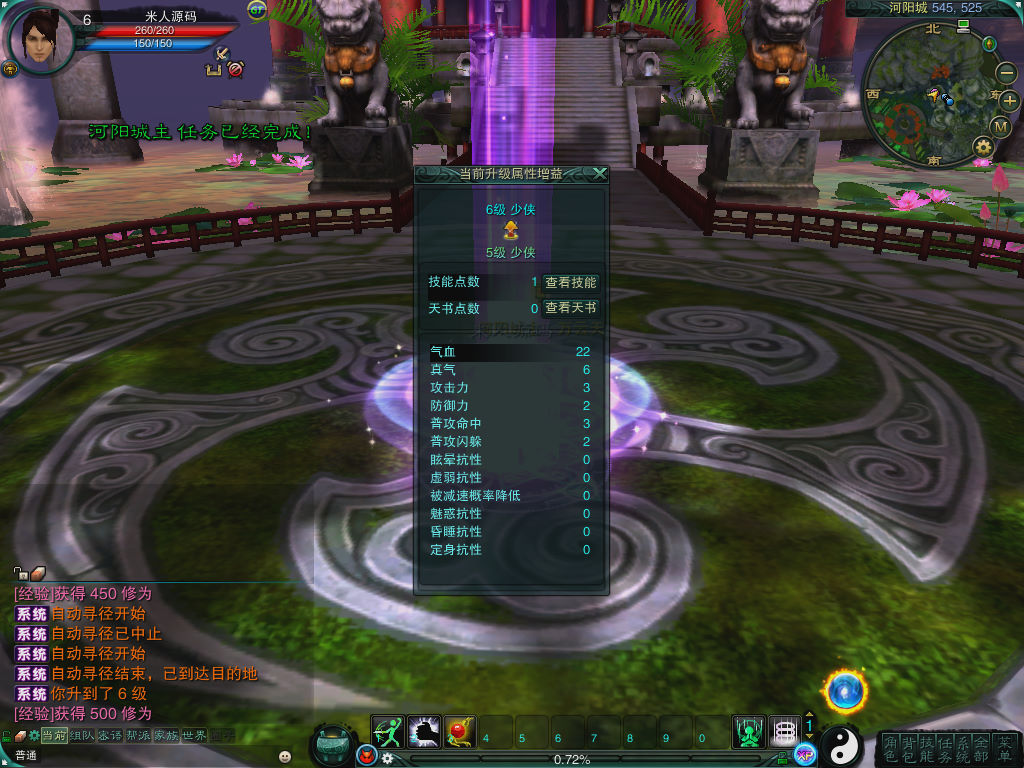Open the world map with the M button
The width and height of the screenshot is (1024, 768).
coord(1001,126)
